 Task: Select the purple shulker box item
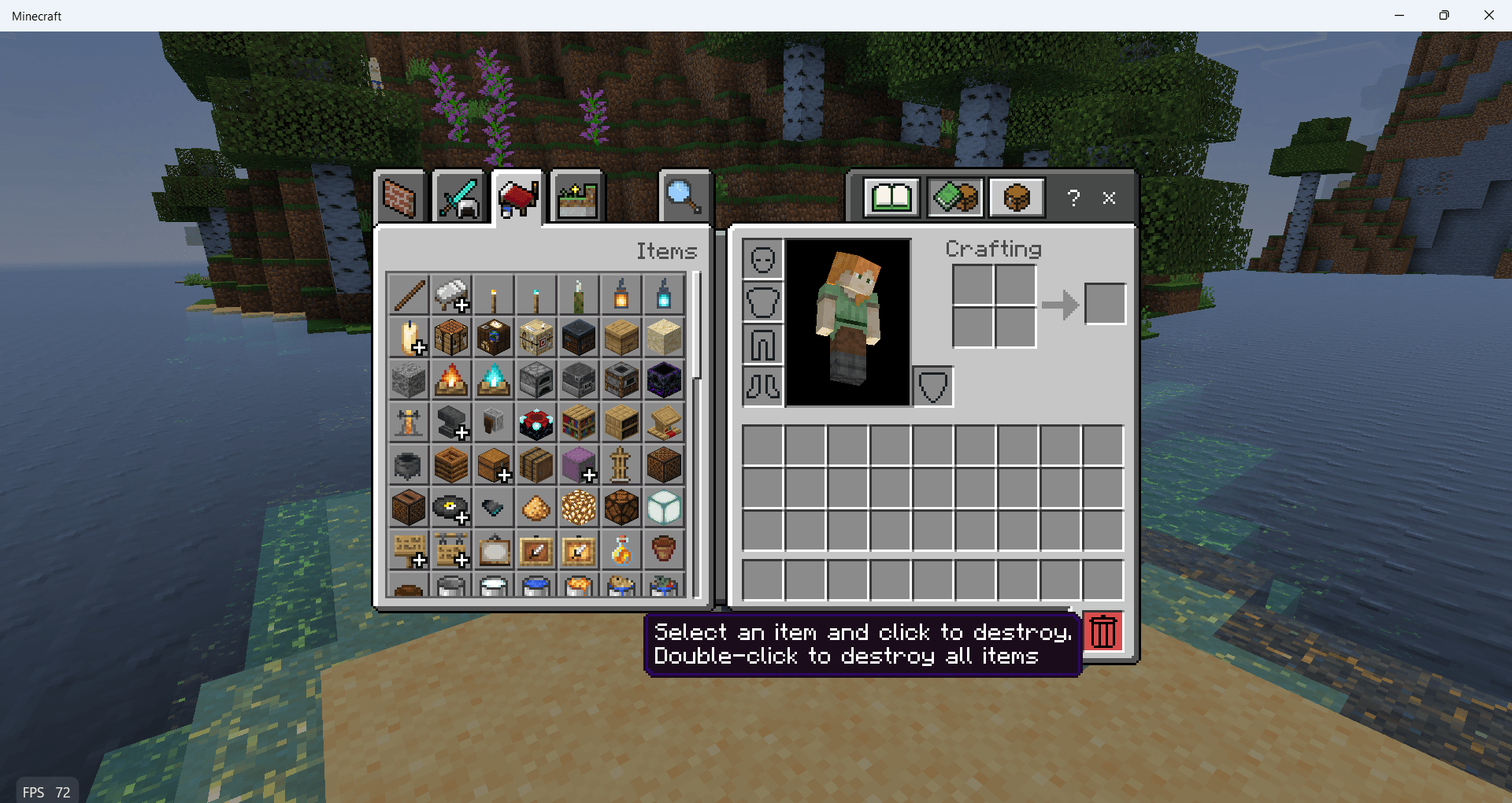coord(579,465)
